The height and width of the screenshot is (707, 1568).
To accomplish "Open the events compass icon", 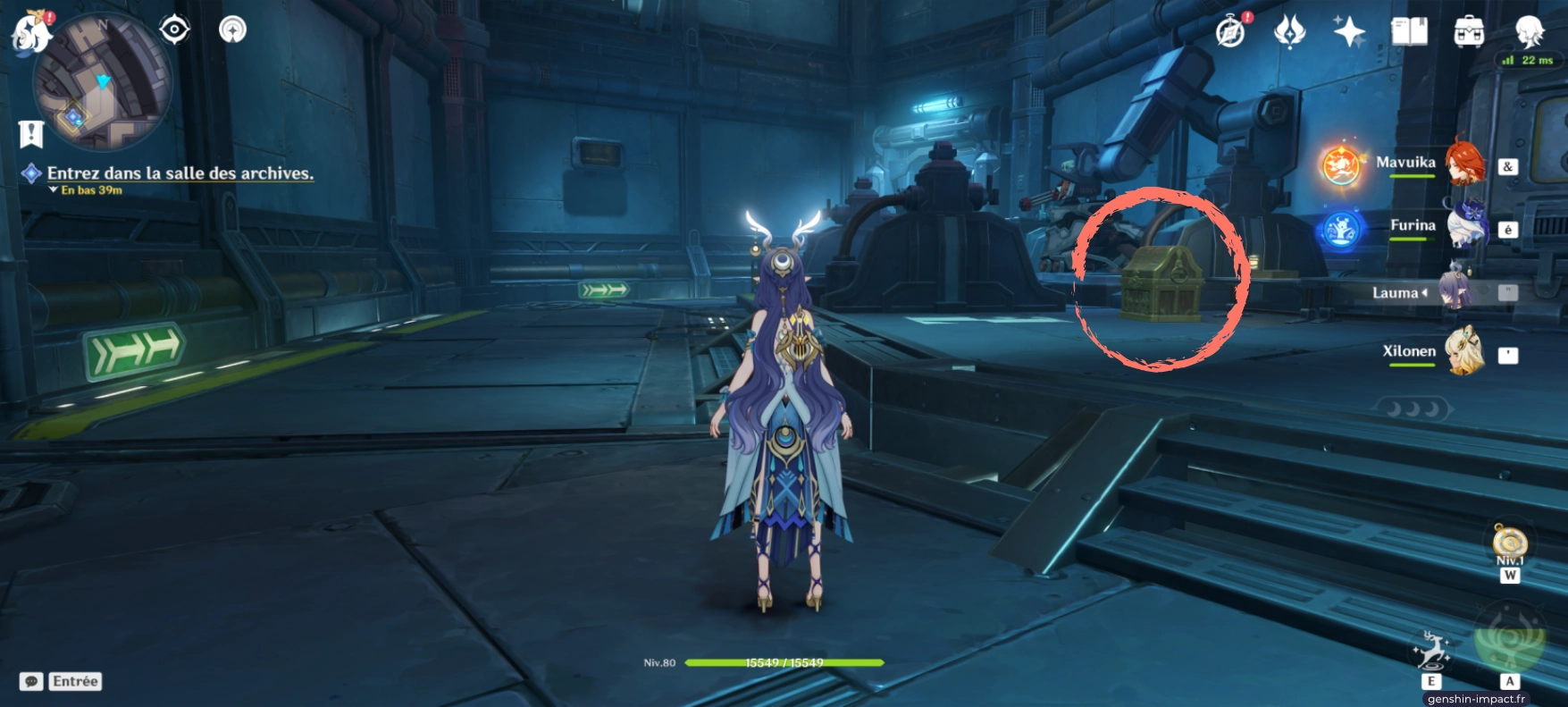I will point(1231,32).
